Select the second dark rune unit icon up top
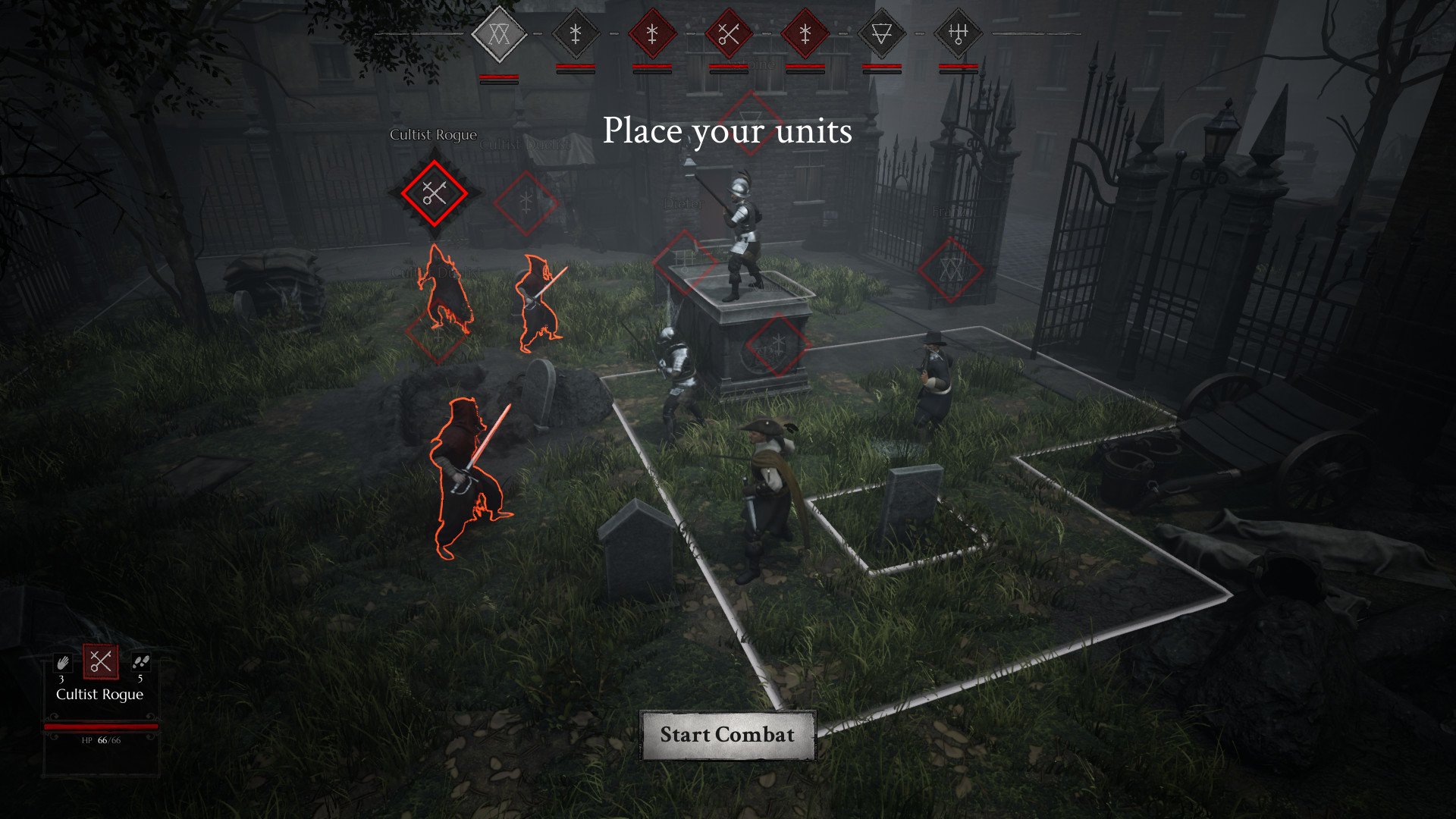 coord(577,33)
